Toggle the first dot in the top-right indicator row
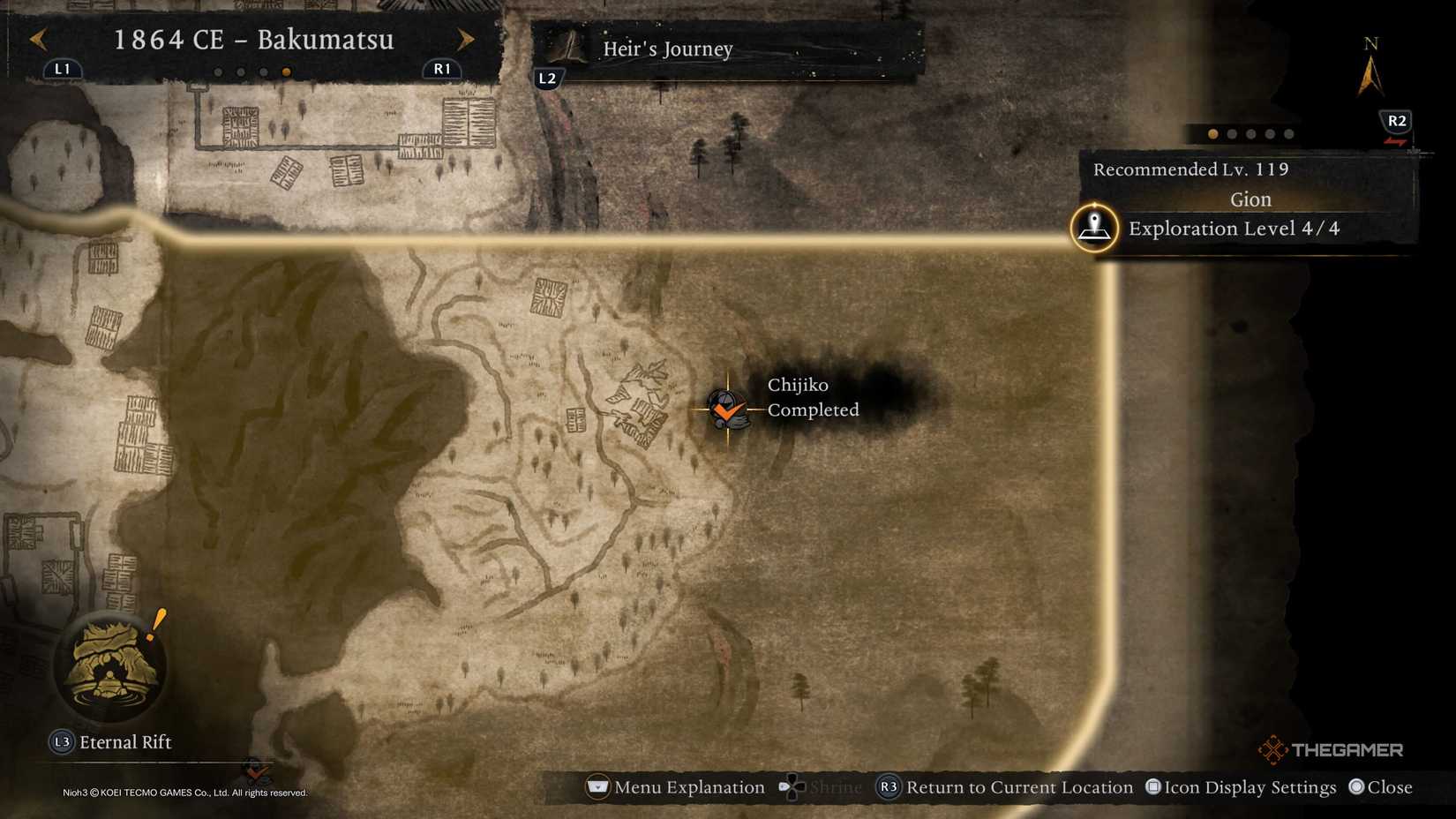Screen dimensions: 1456x819 pos(1212,134)
